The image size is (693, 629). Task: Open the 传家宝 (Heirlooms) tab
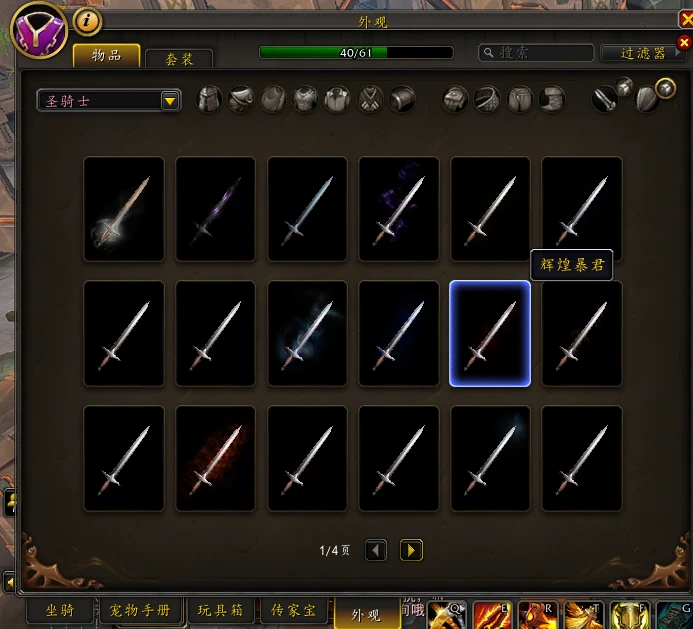[x=294, y=610]
